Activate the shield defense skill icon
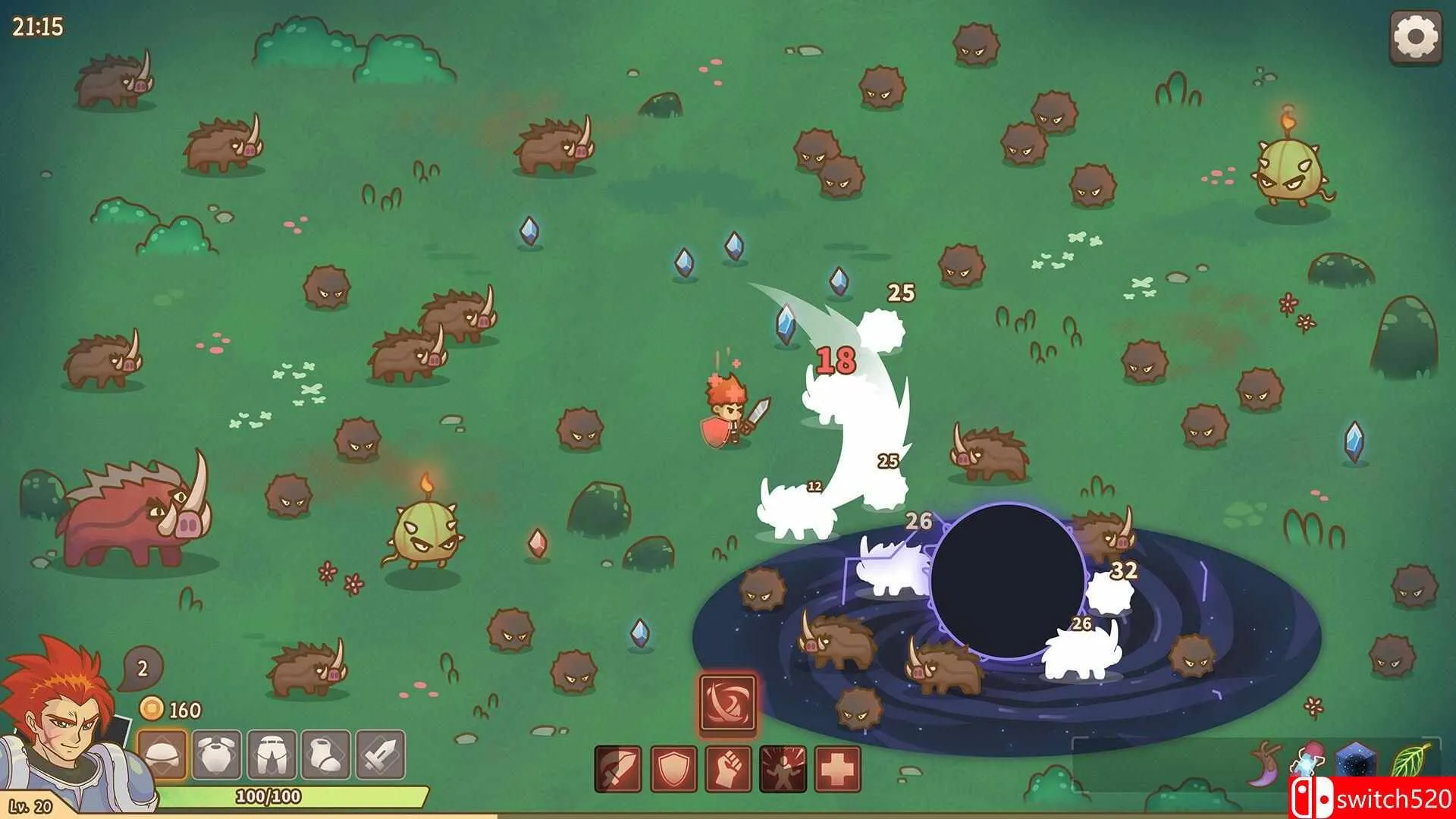This screenshot has height=819, width=1456. pyautogui.click(x=673, y=768)
